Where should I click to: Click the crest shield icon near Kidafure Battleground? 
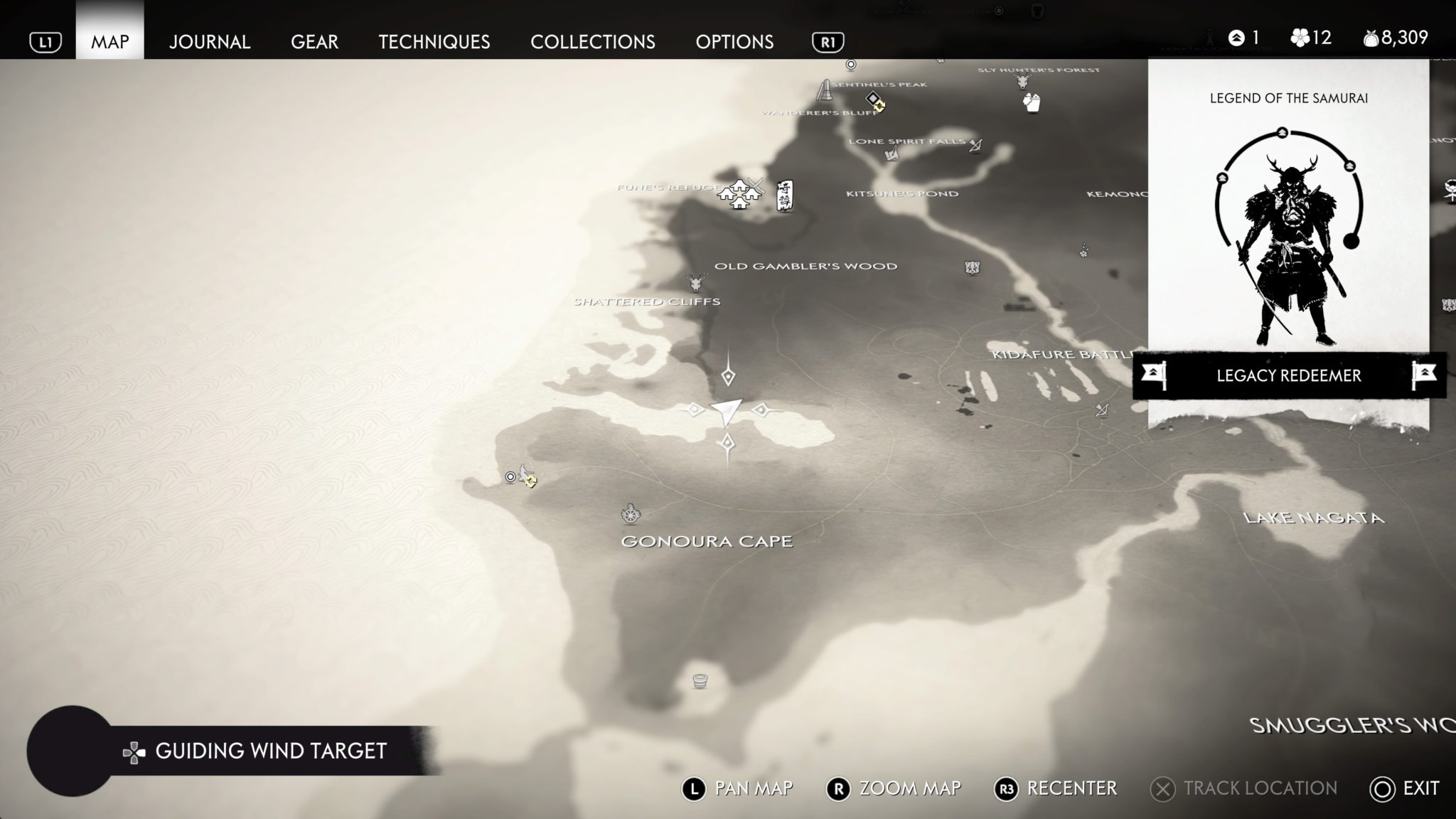coord(973,265)
